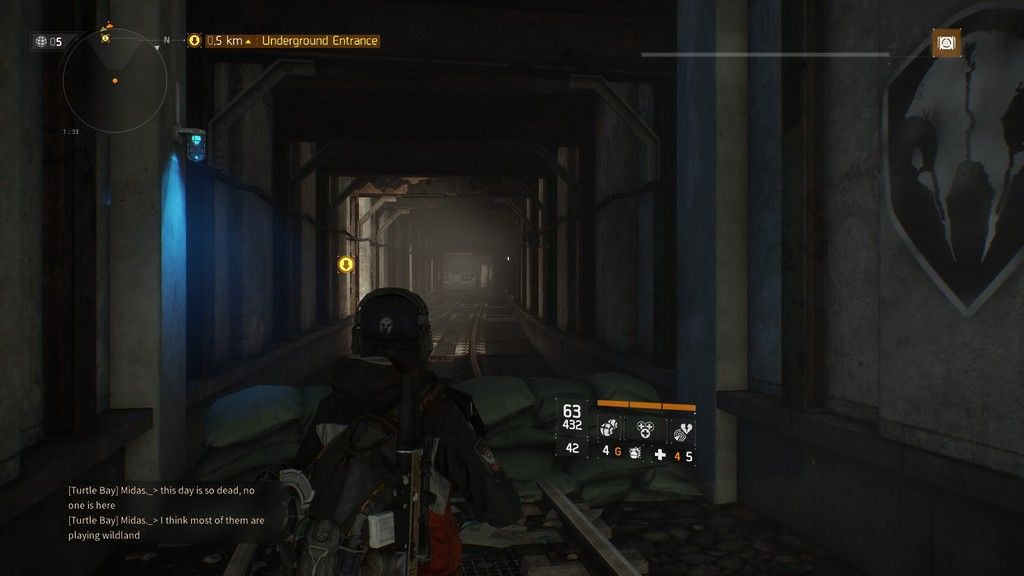Open the circular minimap radar
1024x576 pixels.
115,81
